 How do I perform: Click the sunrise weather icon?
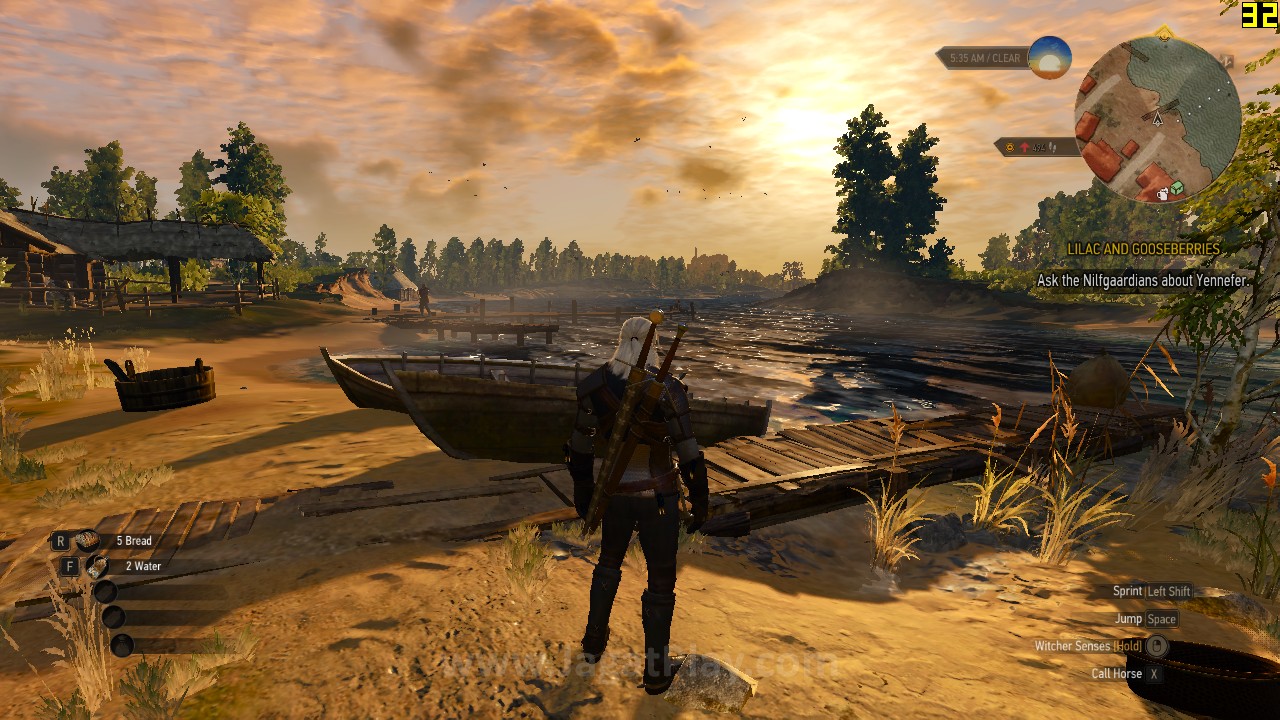(x=1049, y=58)
